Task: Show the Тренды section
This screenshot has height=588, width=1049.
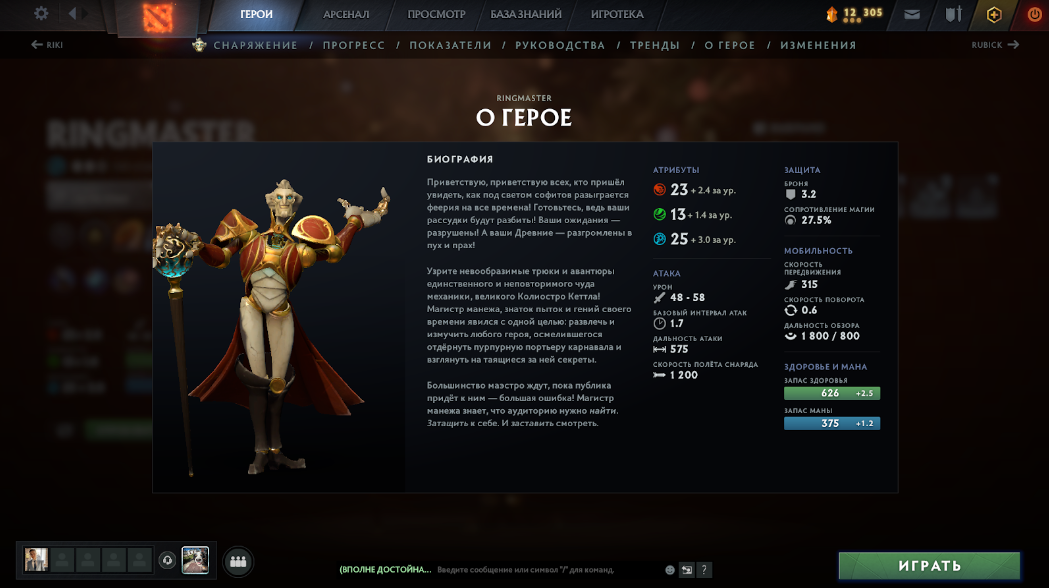Action: coord(655,45)
